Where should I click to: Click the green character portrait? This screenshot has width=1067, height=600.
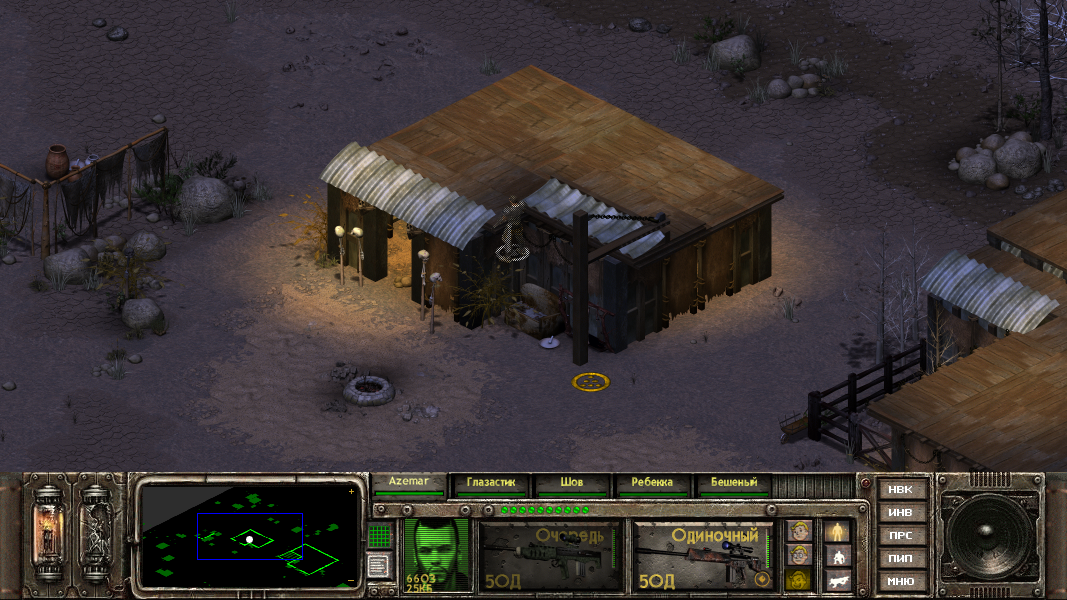[x=437, y=554]
